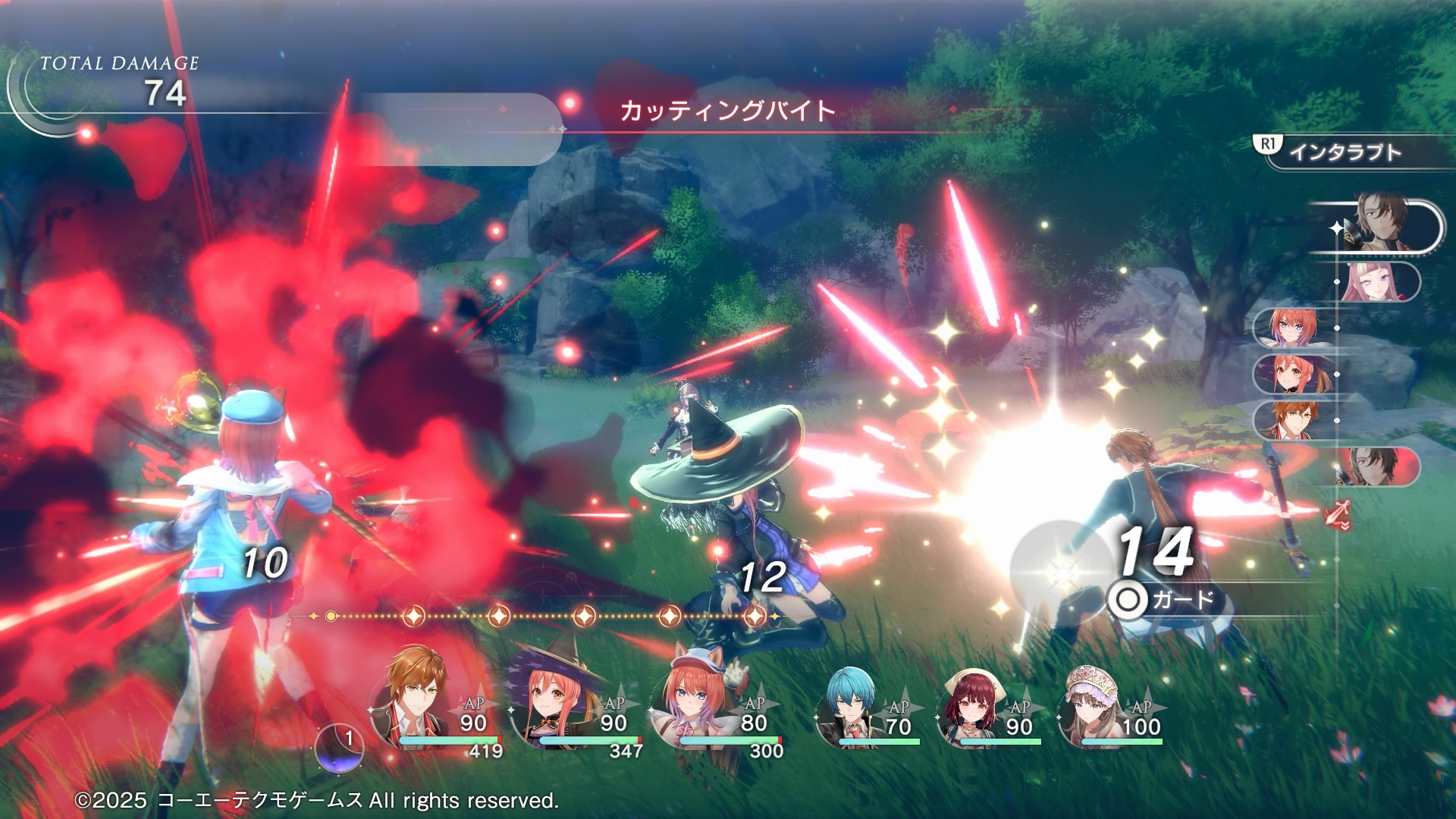Select the red-background enemy turn order entry
Viewport: 1456px width, 819px height.
pyautogui.click(x=1376, y=466)
